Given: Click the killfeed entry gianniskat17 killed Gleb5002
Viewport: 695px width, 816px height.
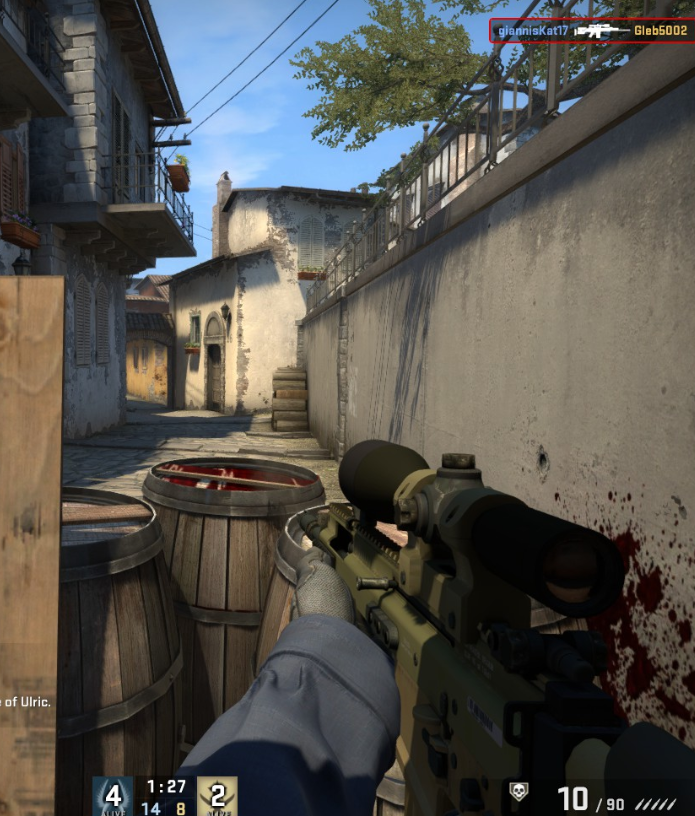Looking at the screenshot, I should (591, 31).
